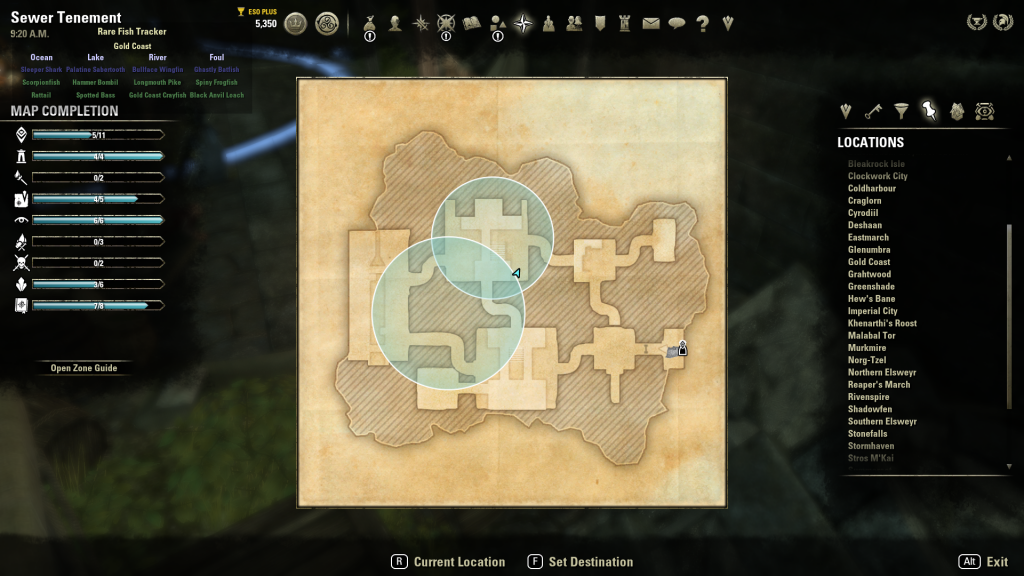Open the help question mark menu

[x=703, y=23]
